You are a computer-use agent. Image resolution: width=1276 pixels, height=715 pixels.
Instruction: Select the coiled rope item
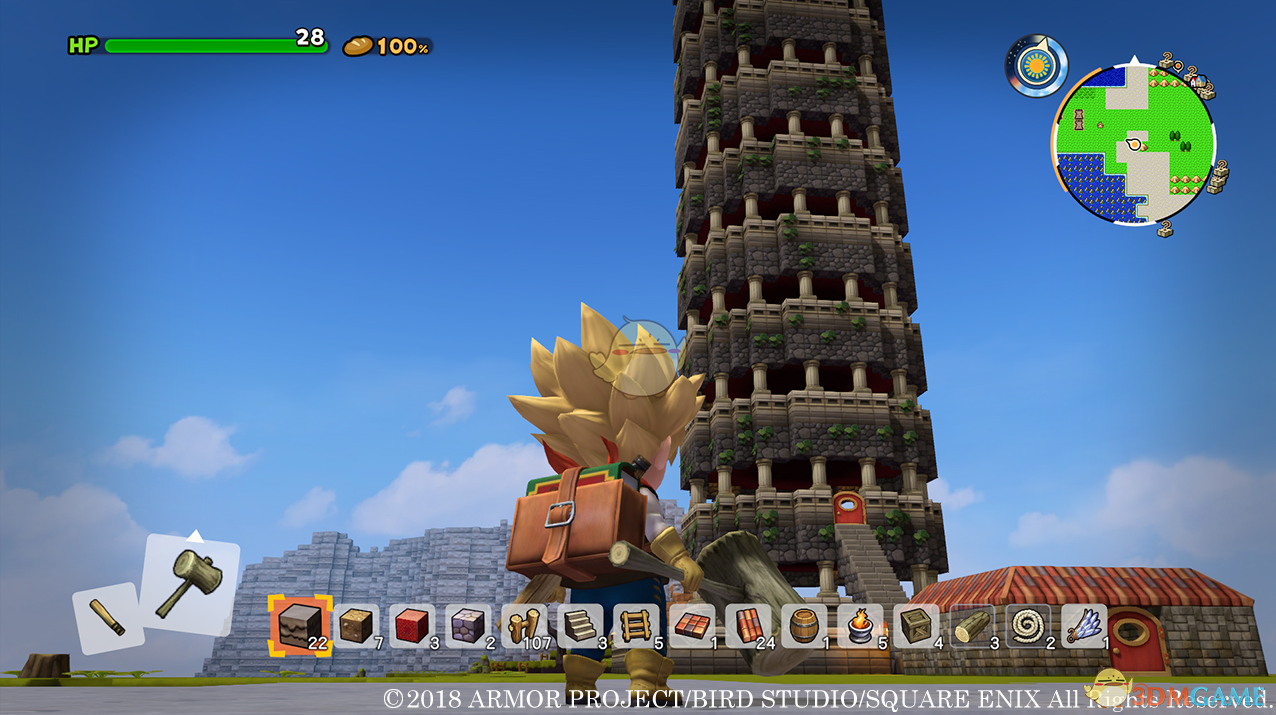pos(1029,626)
